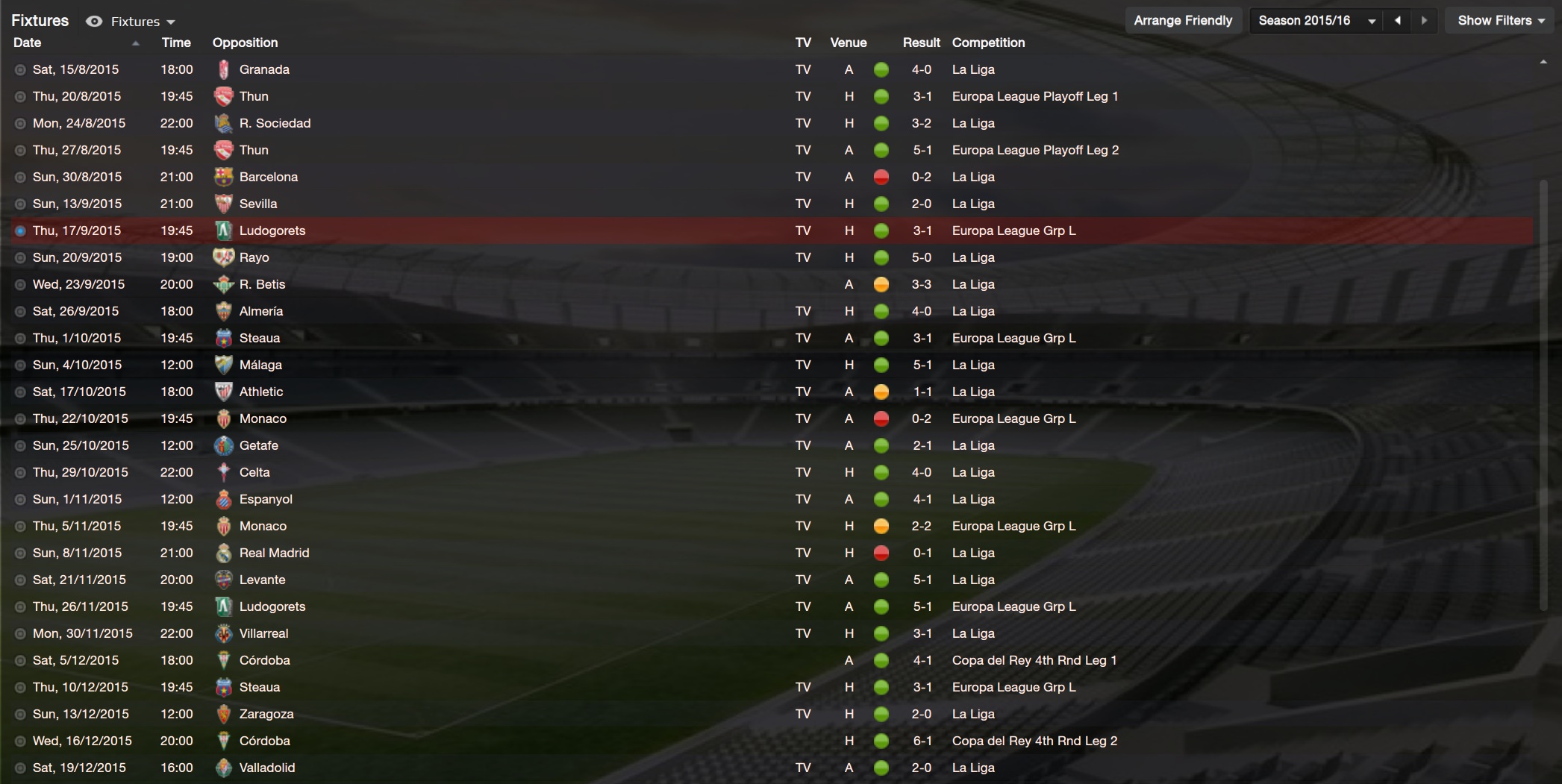Sort by the Opposition column header
The height and width of the screenshot is (784, 1562).
[x=245, y=43]
